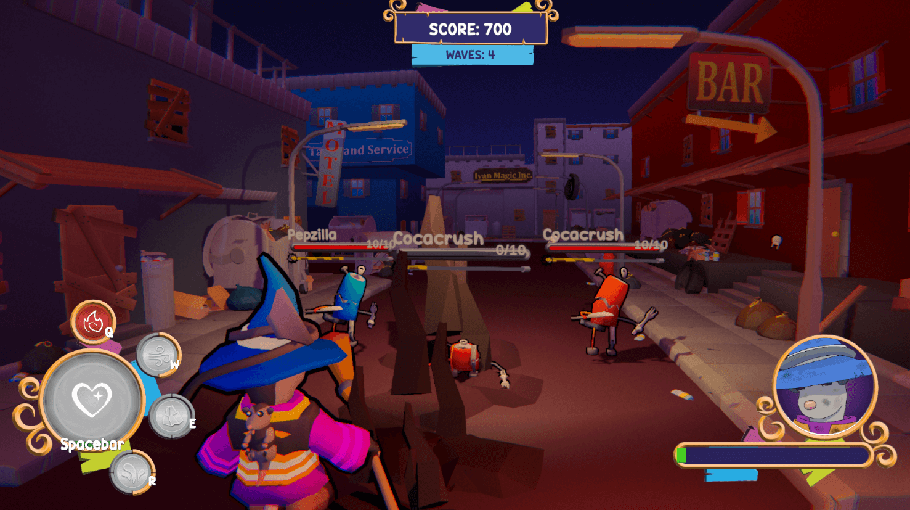
Task: Trigger the rock ability icon
Action: coord(170,415)
